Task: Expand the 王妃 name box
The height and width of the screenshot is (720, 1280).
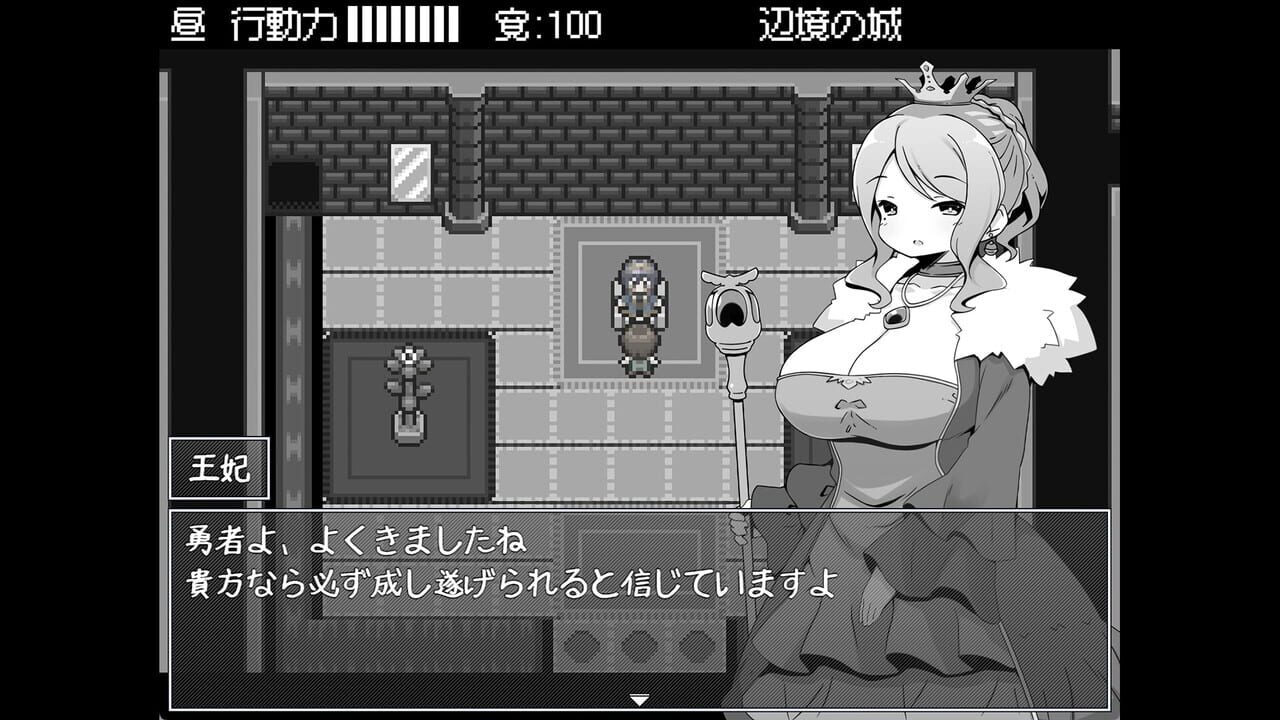Action: (222, 467)
